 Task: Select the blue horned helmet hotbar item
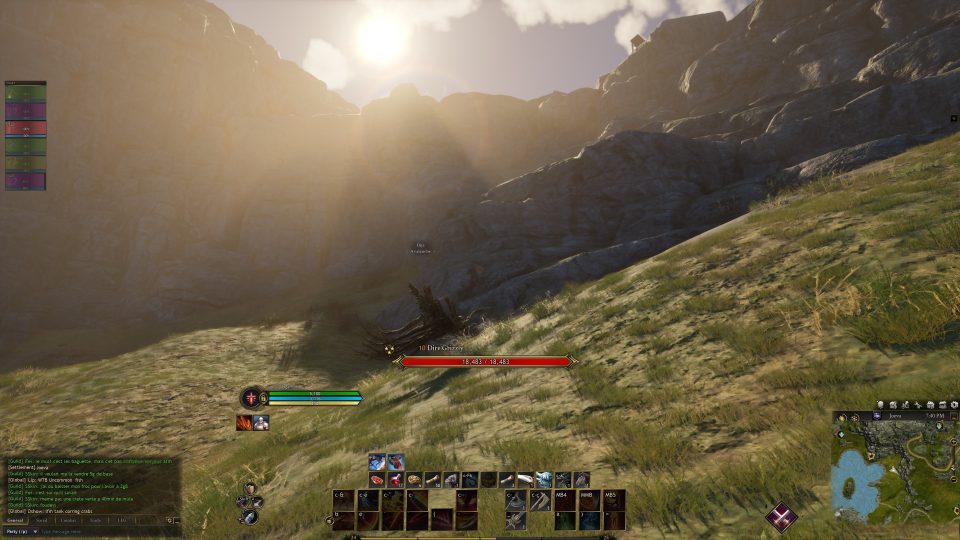click(x=544, y=480)
